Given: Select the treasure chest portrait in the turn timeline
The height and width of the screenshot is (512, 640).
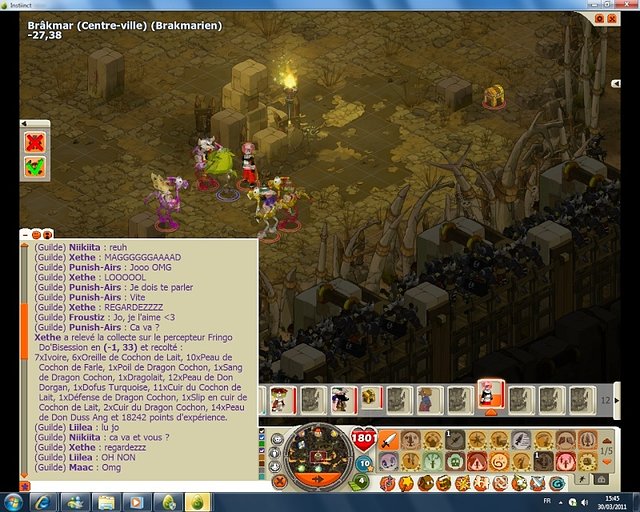Looking at the screenshot, I should click(x=369, y=398).
